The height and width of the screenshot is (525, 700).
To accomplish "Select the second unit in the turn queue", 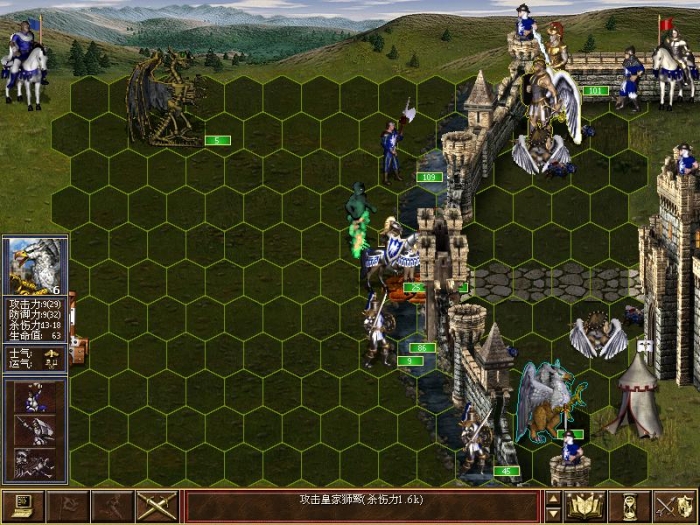I will tap(35, 430).
